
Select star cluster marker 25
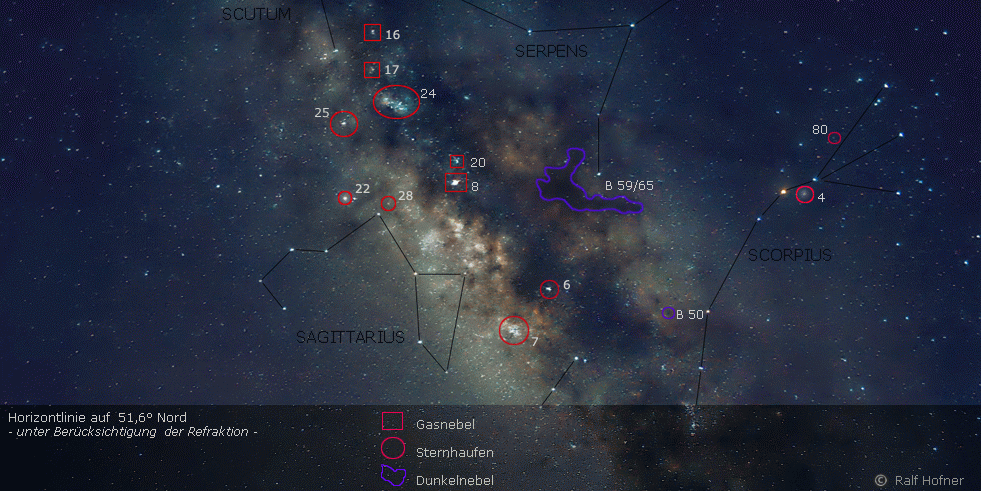click(x=344, y=124)
